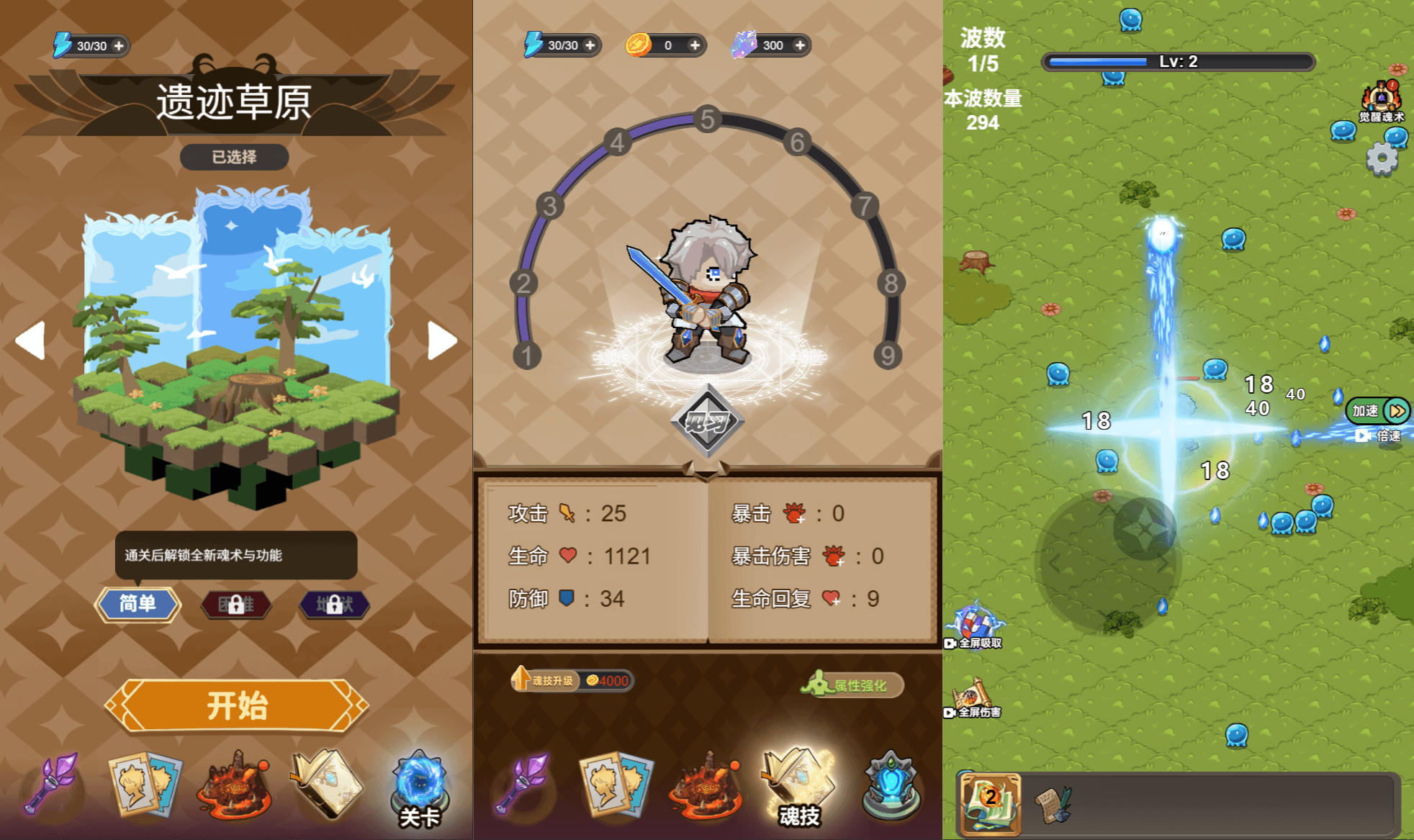The image size is (1414, 840).
Task: Click the 觉醒魂术 awaken icon top right
Action: click(1380, 97)
